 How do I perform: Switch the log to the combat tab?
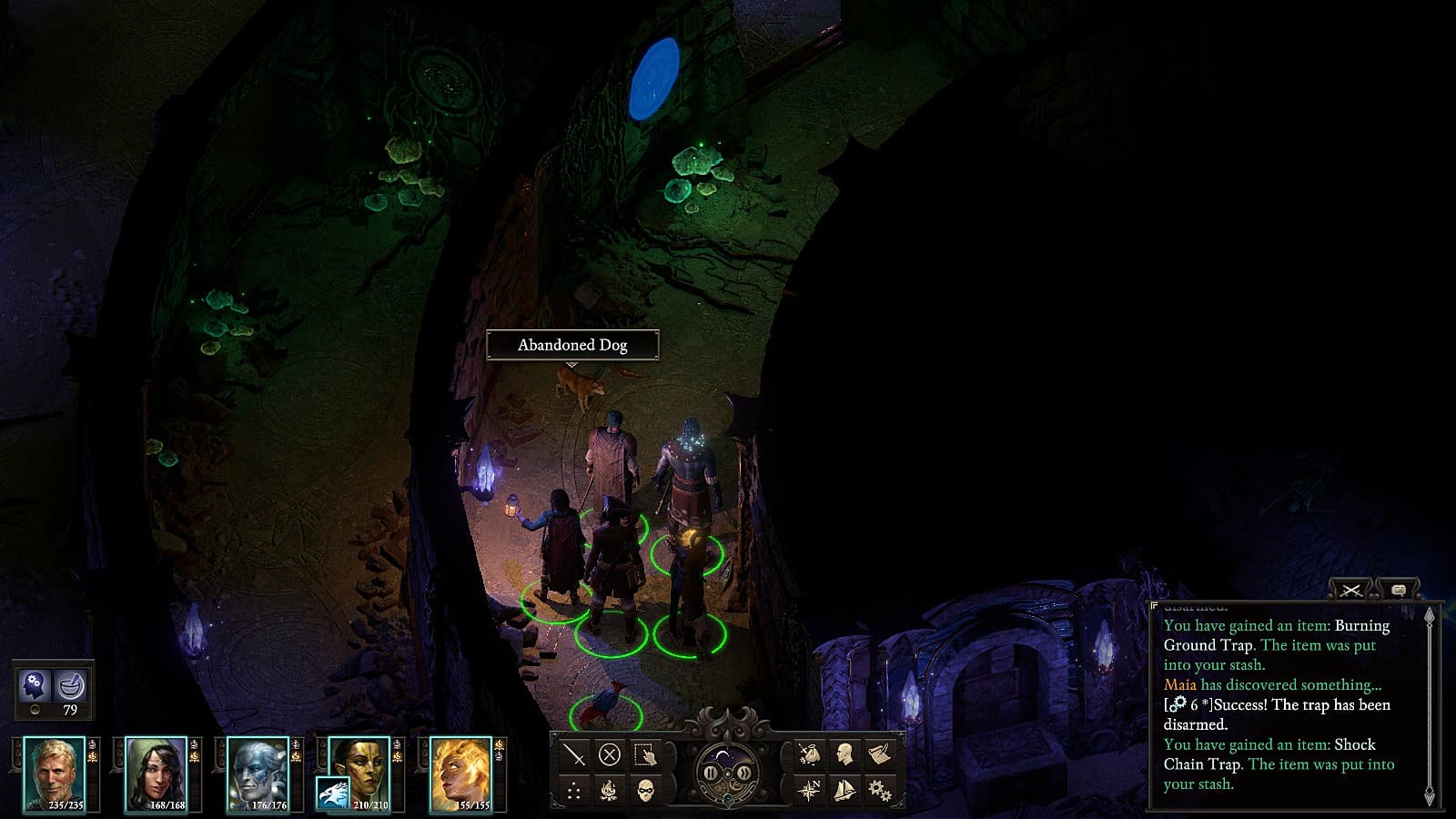pos(1350,591)
